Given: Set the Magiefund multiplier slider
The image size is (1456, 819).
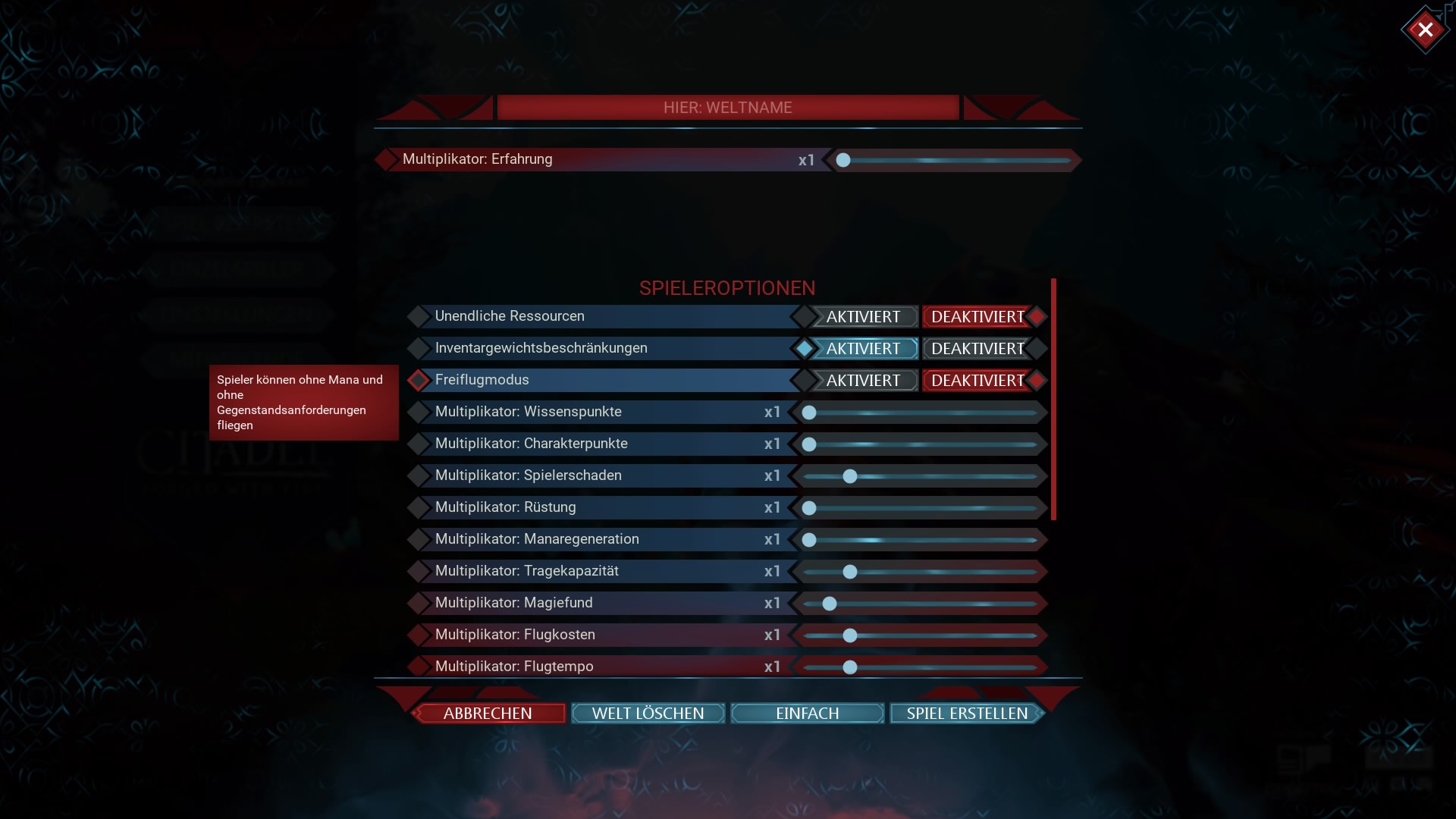Looking at the screenshot, I should click(830, 604).
